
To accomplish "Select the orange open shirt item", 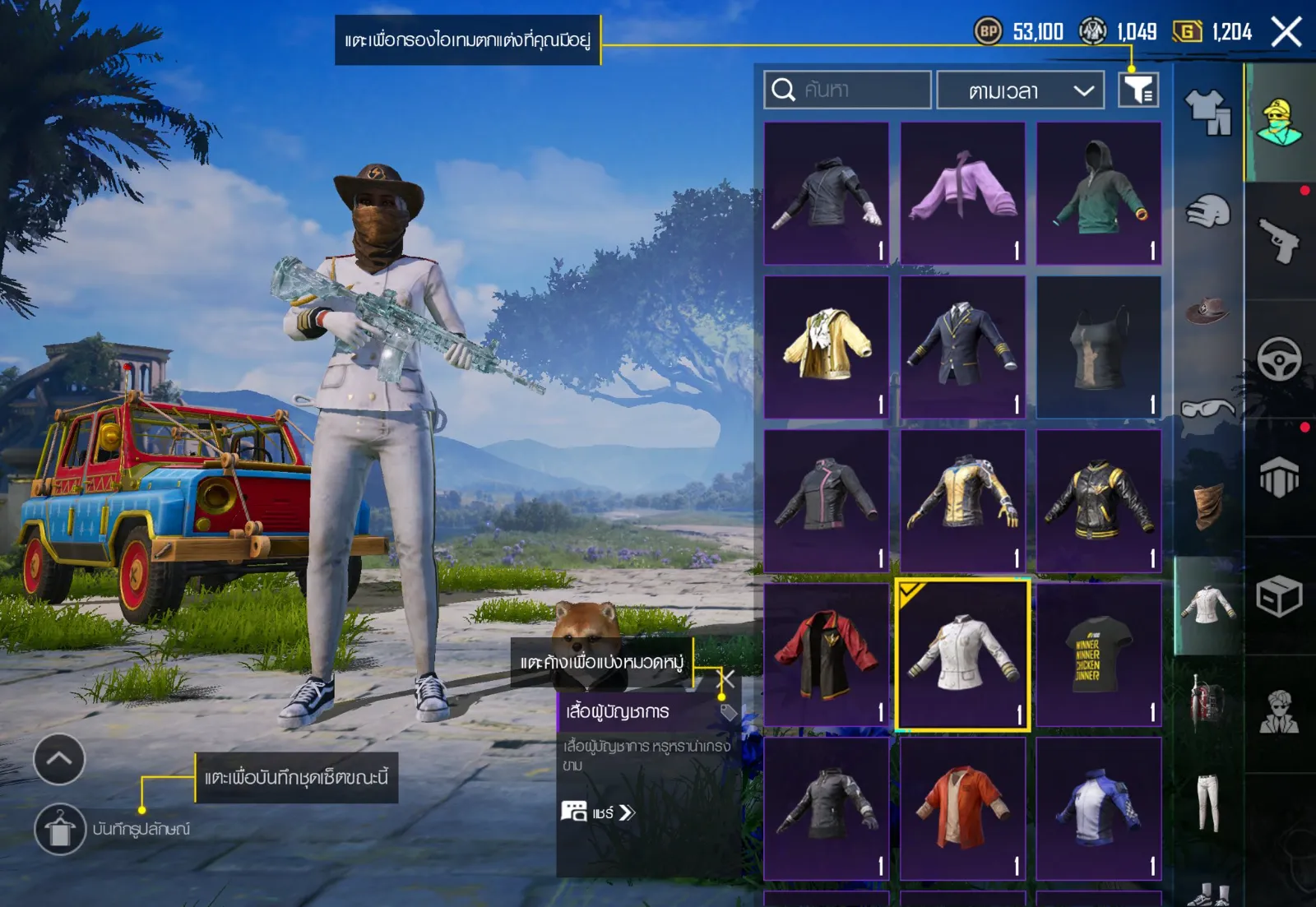I will 962,808.
